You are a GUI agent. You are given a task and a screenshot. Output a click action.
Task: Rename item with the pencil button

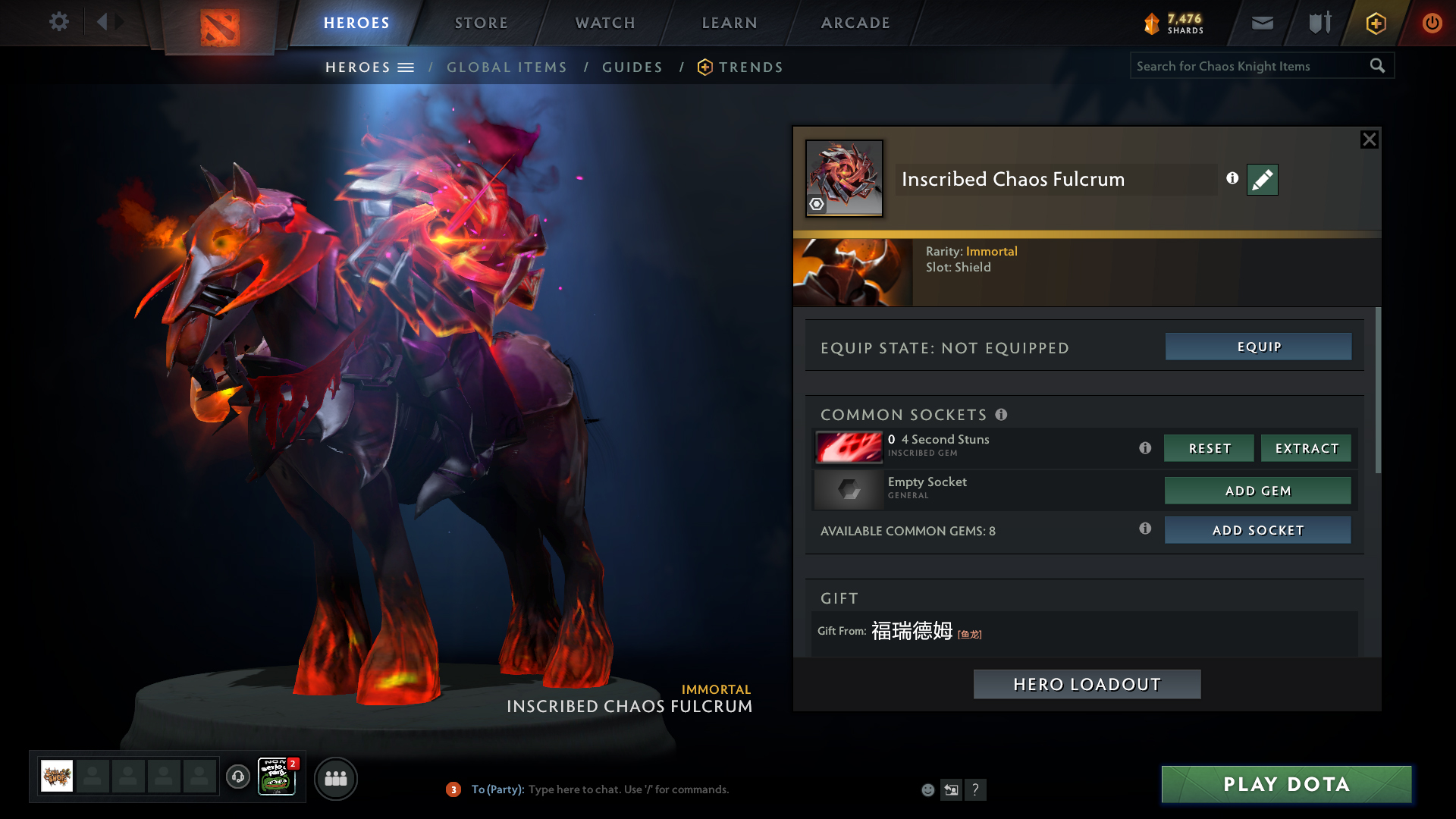(1262, 180)
